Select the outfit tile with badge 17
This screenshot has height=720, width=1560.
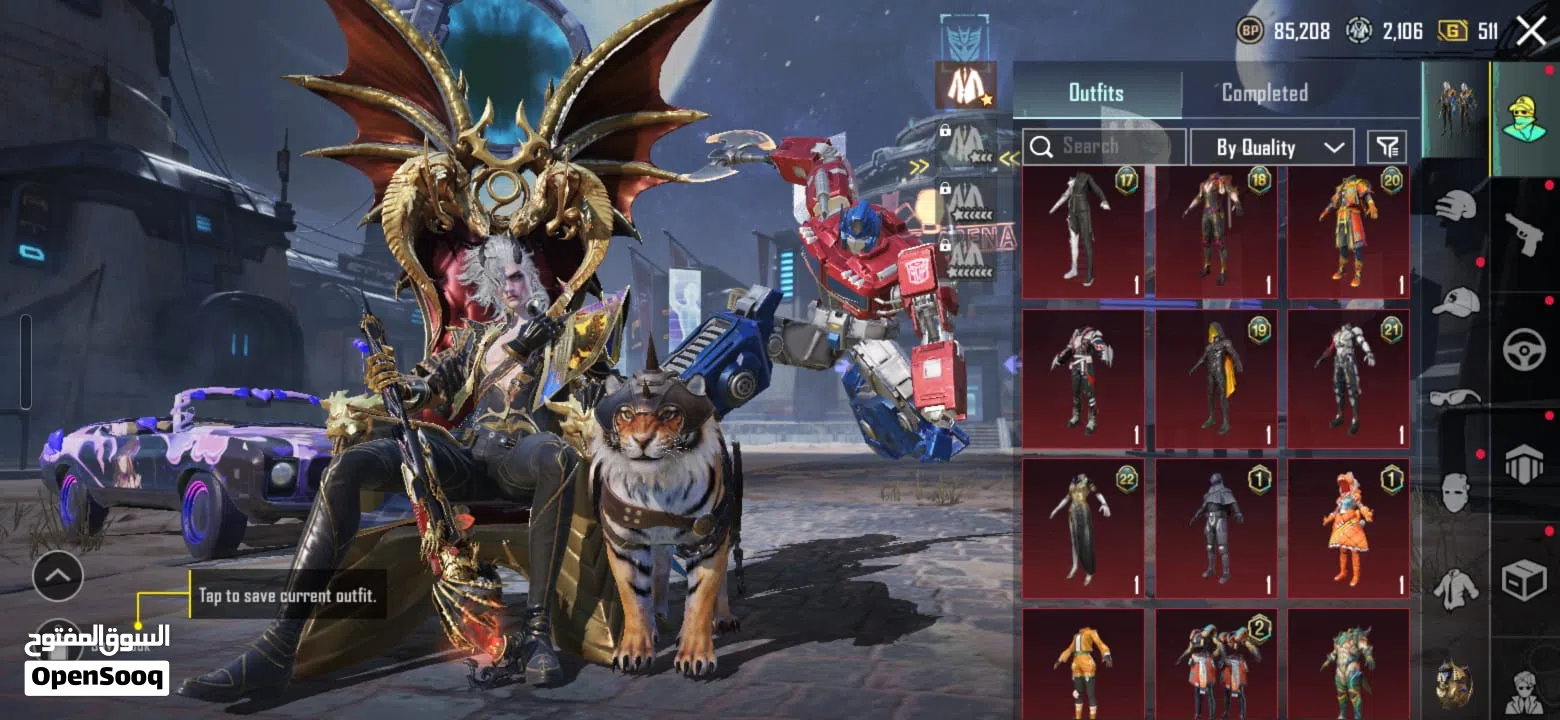1083,233
